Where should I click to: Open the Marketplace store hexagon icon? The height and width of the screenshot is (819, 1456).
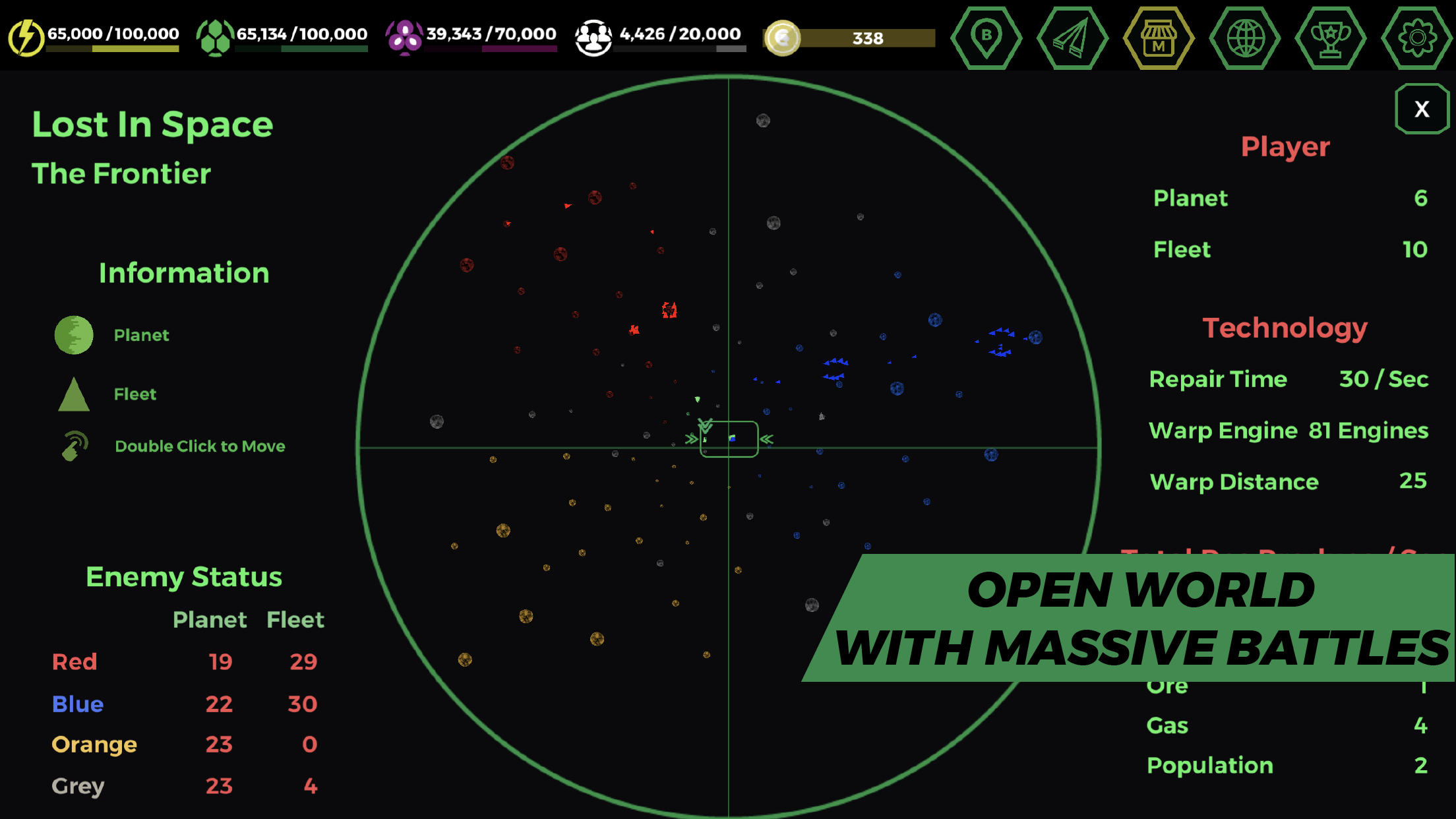[x=1159, y=38]
